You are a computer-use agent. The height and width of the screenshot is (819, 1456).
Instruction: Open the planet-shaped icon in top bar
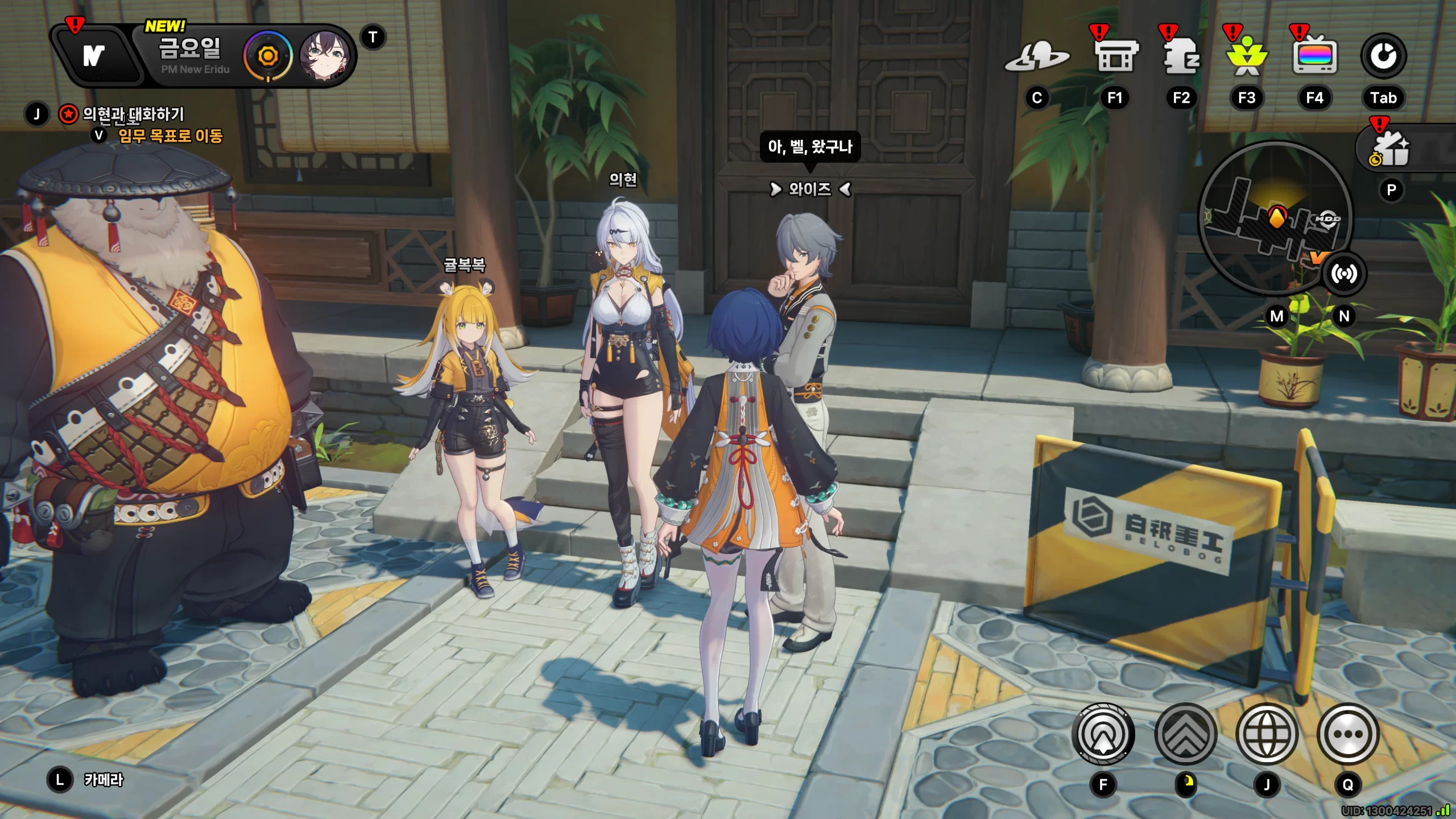coord(1037,57)
